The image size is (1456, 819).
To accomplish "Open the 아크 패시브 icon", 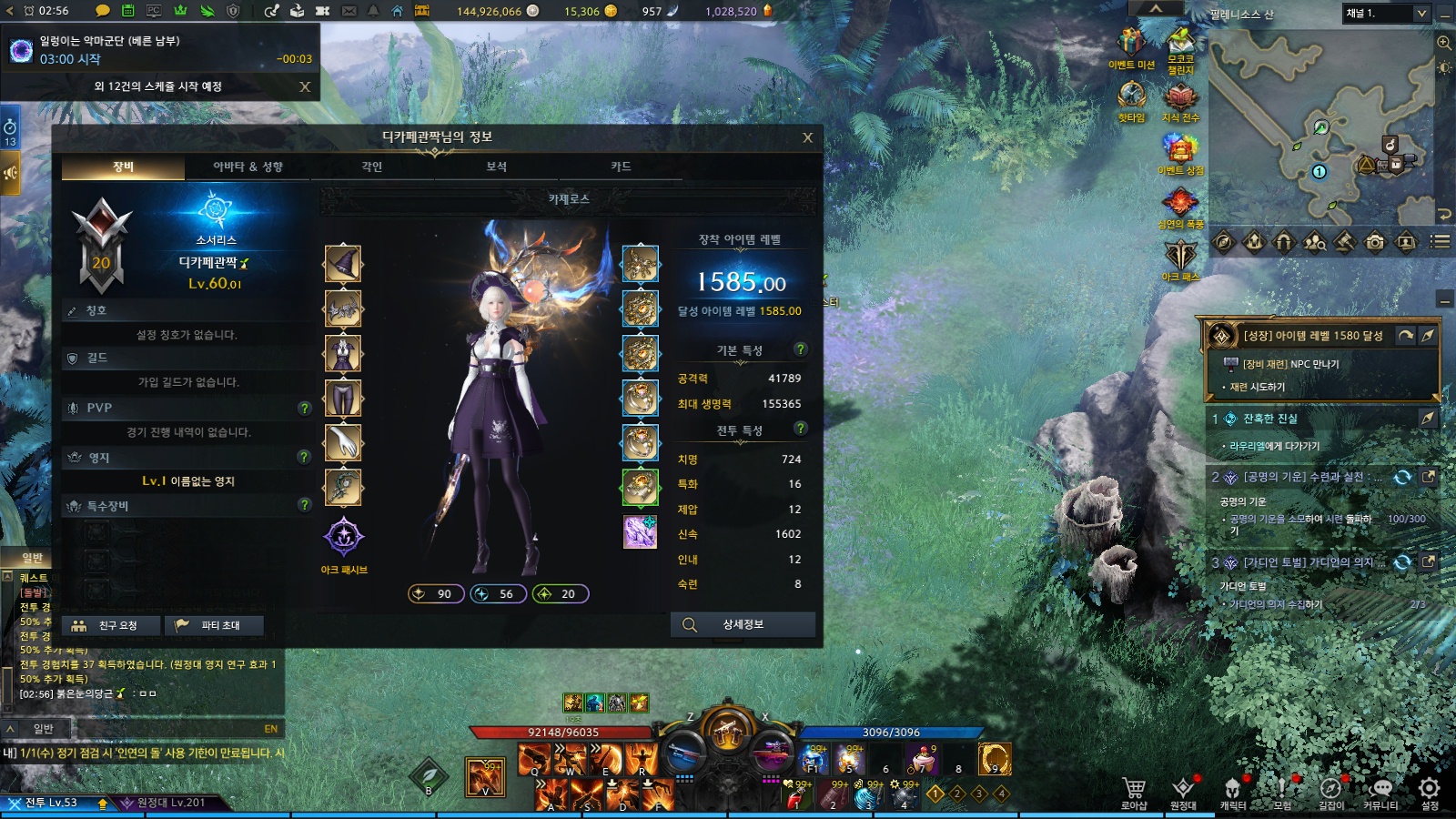I will click(x=344, y=537).
